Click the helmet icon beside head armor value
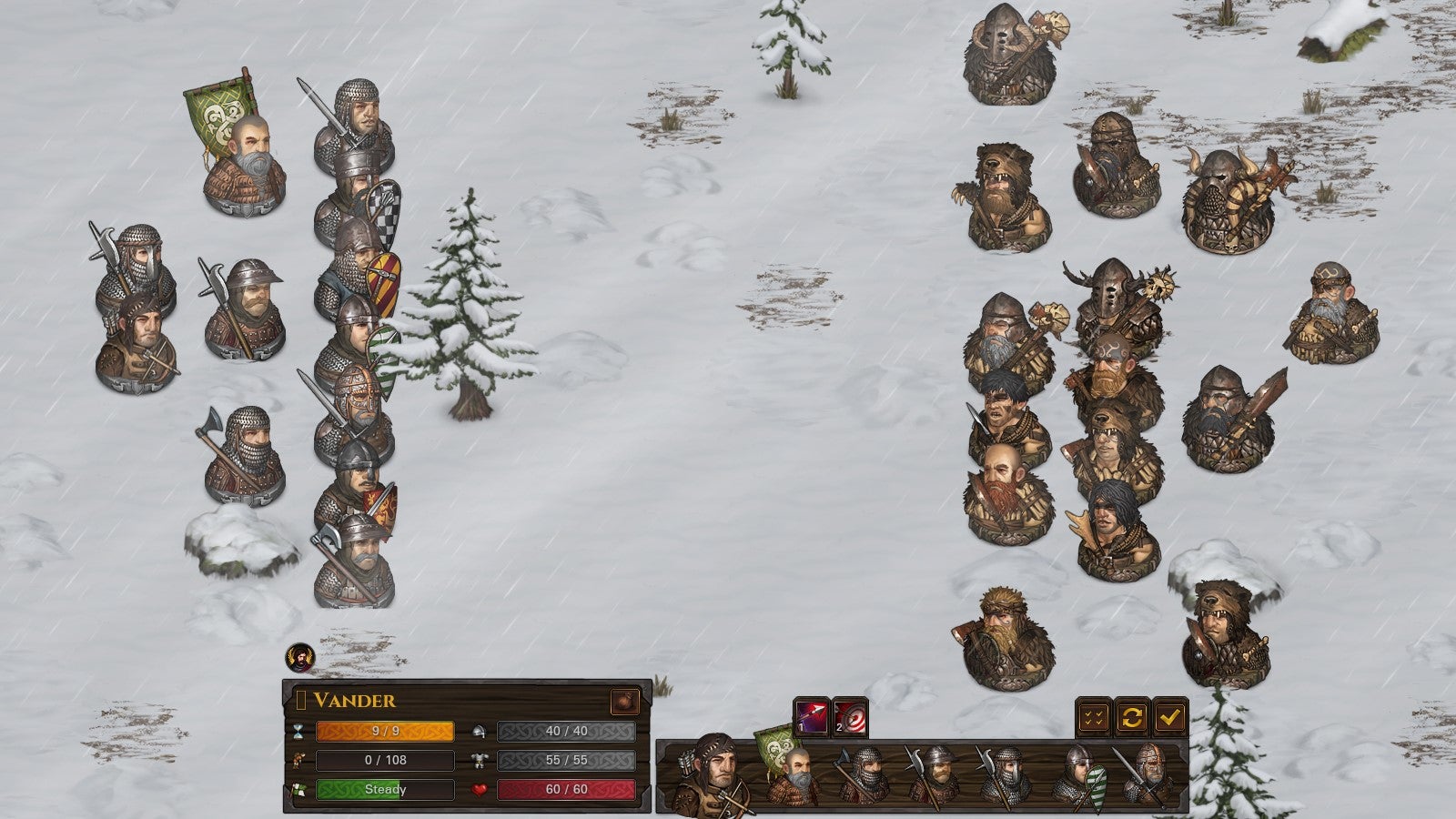The image size is (1456, 819). tap(480, 732)
